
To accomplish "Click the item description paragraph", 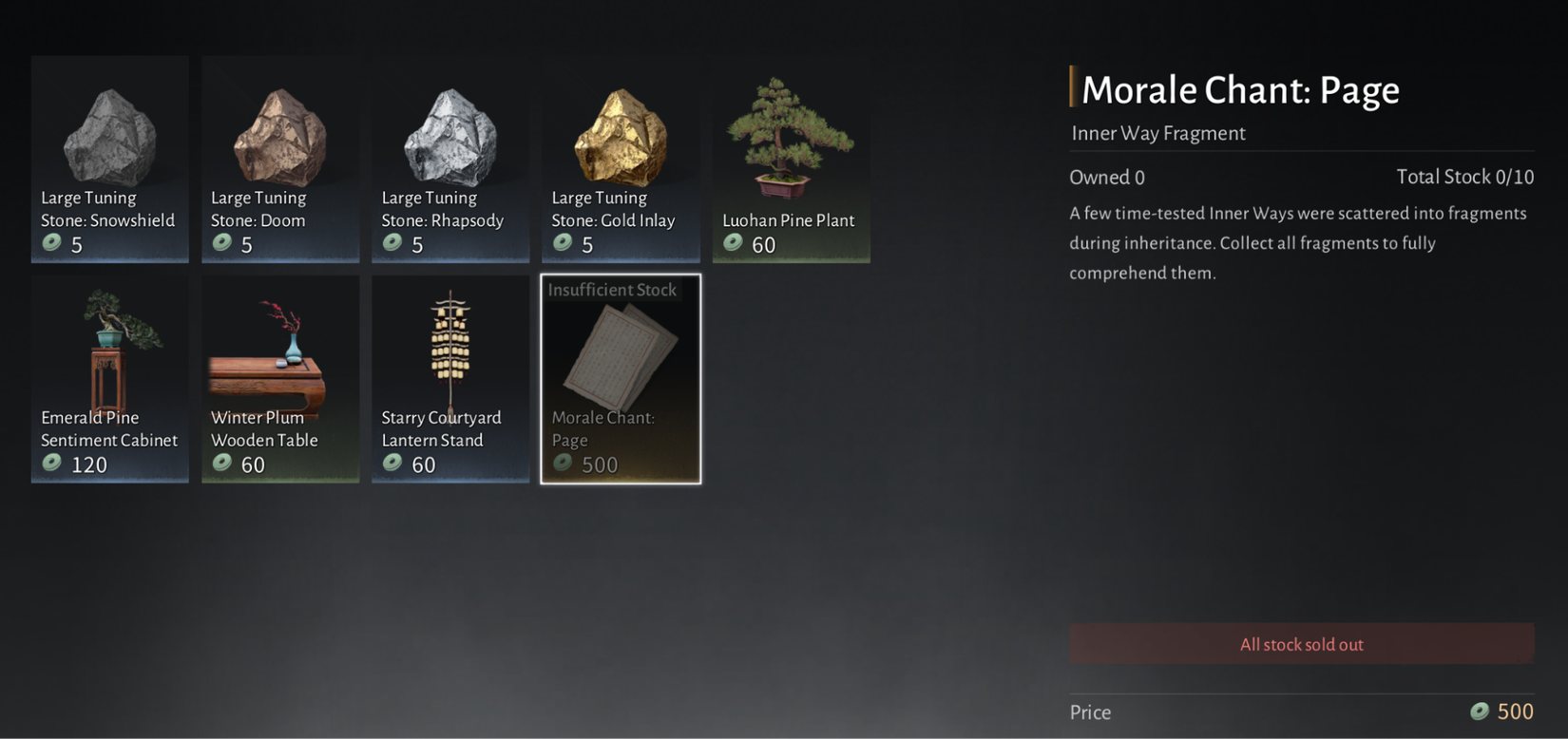I will click(1298, 242).
